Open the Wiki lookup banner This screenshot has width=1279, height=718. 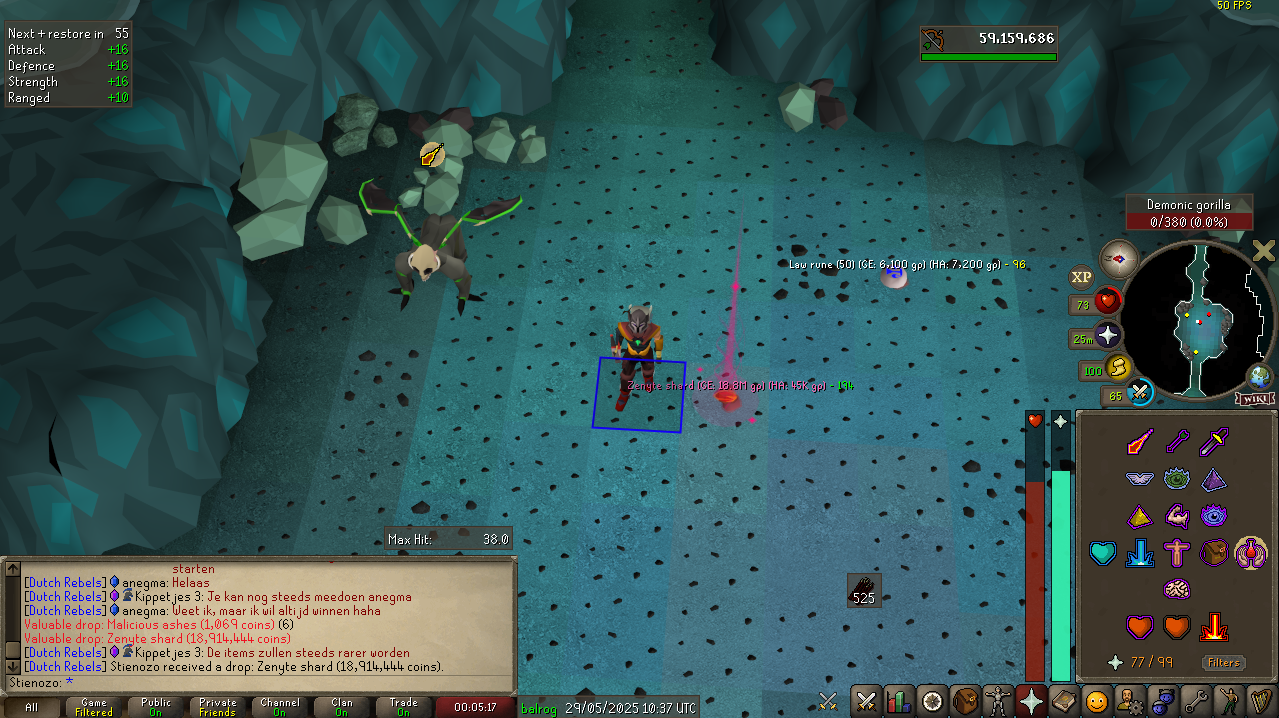click(1255, 399)
